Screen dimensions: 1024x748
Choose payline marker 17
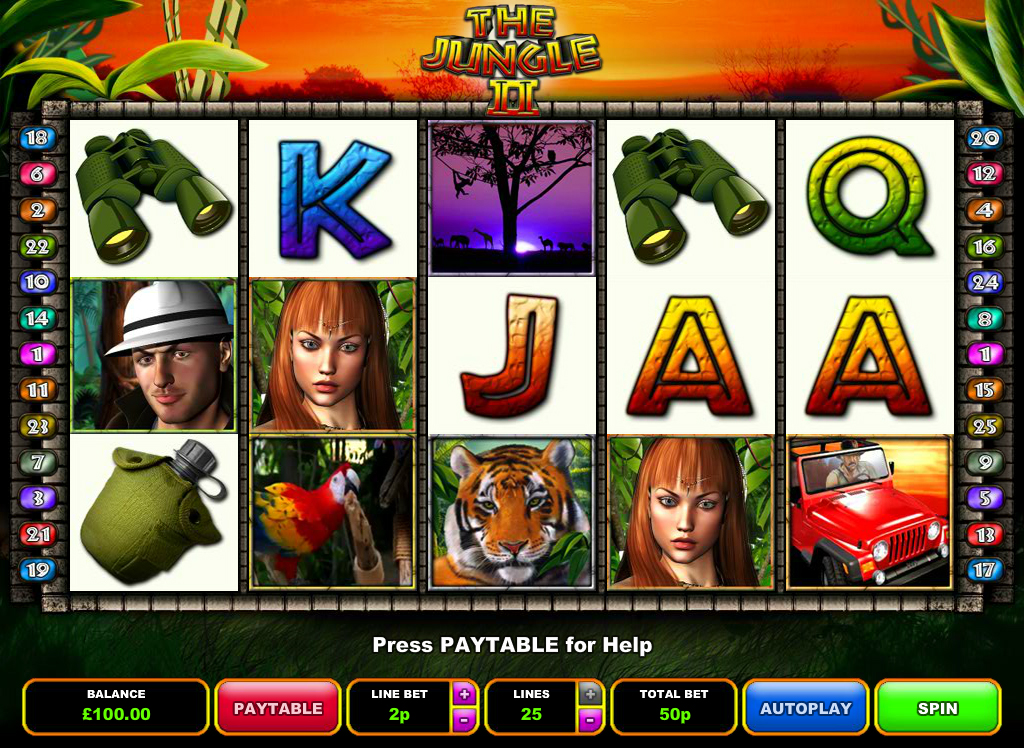coord(985,570)
